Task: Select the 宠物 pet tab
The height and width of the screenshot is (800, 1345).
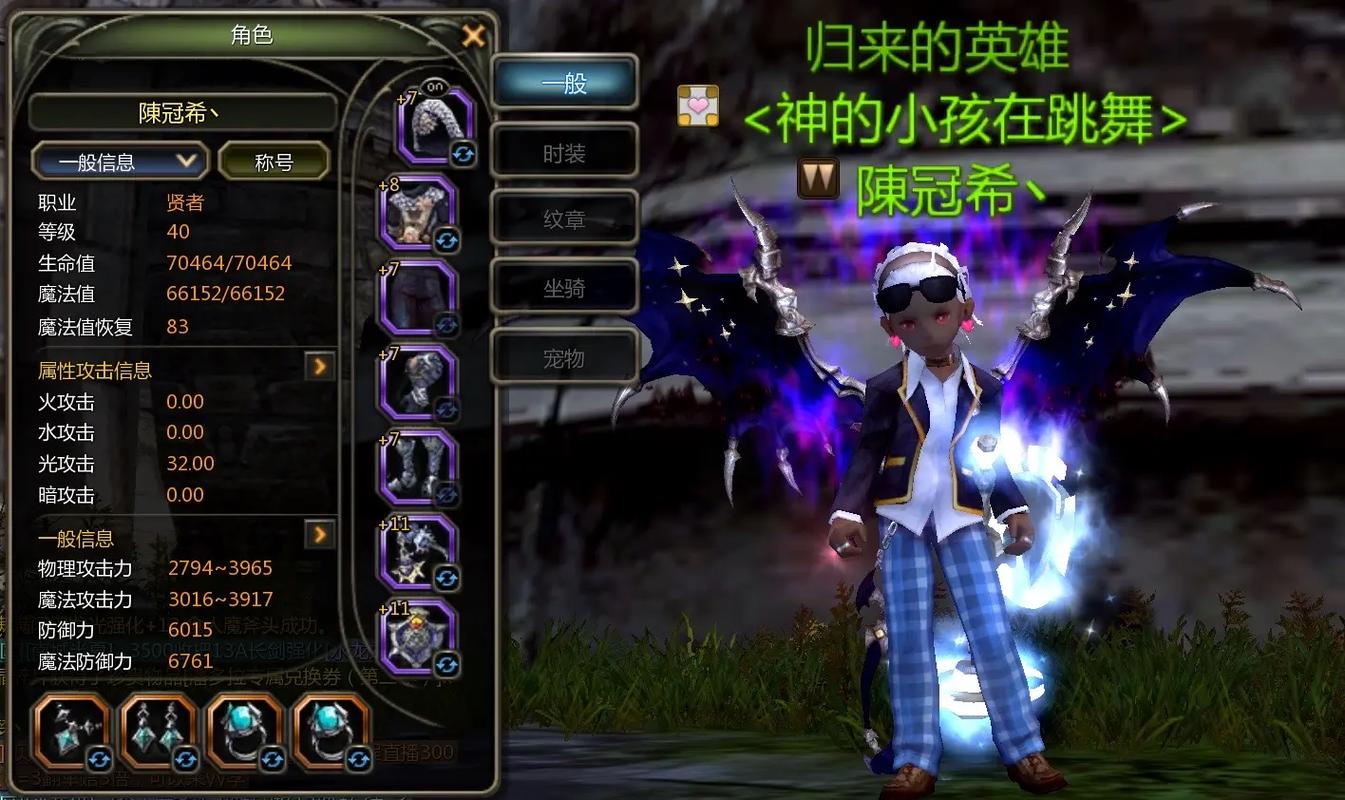Action: pyautogui.click(x=564, y=357)
